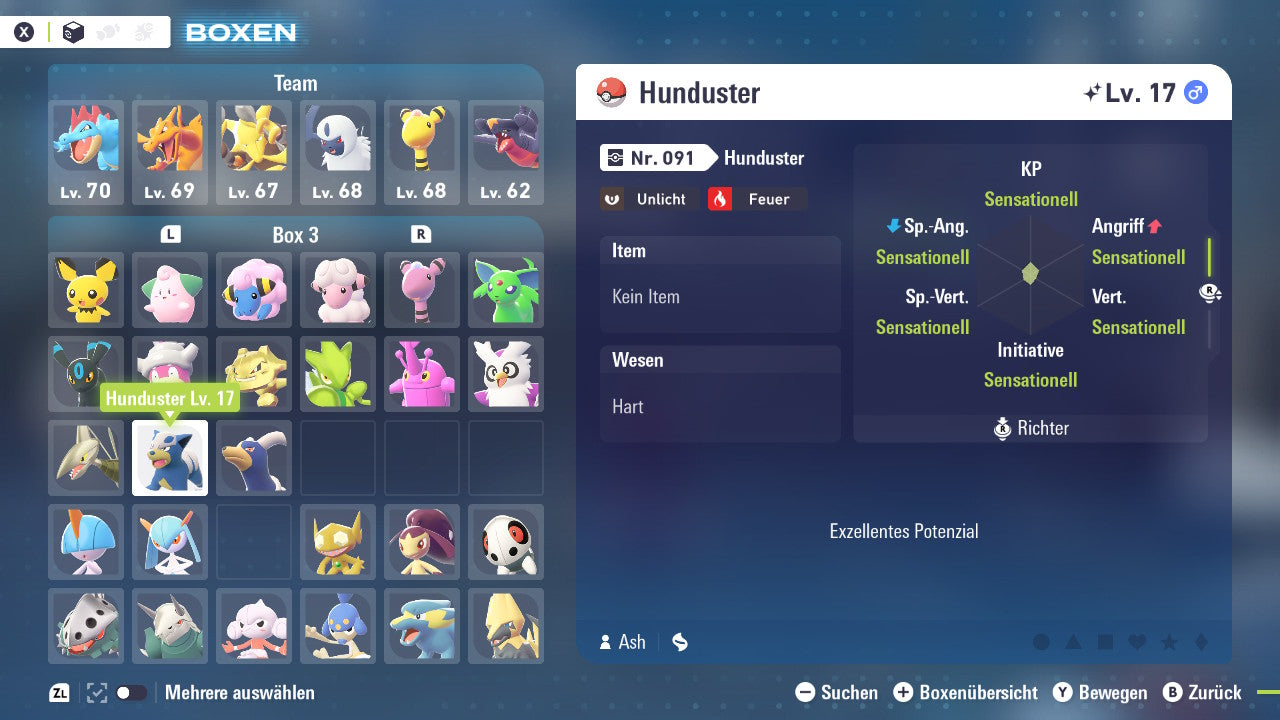This screenshot has height=720, width=1280.
Task: Select the grayed Pokémon tab in the top bar
Action: point(109,32)
